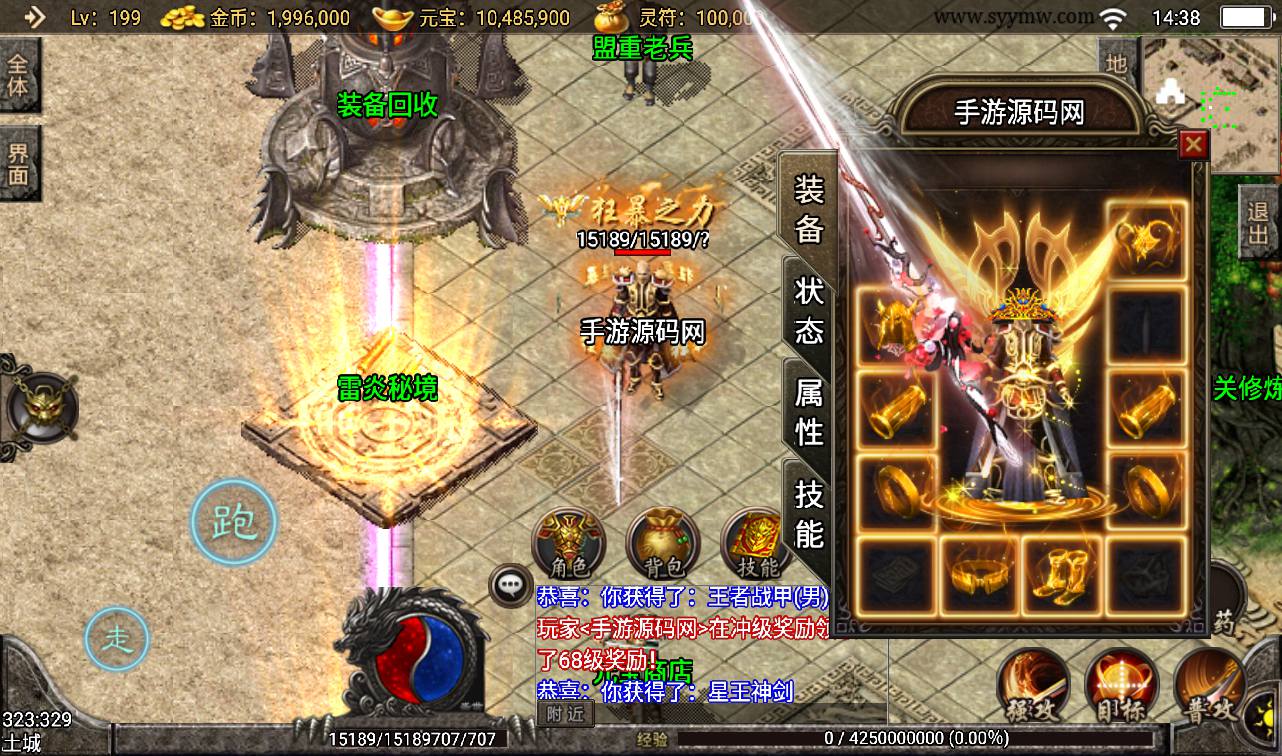Show the 装备 equipment tab
The width and height of the screenshot is (1282, 756).
pyautogui.click(x=808, y=208)
